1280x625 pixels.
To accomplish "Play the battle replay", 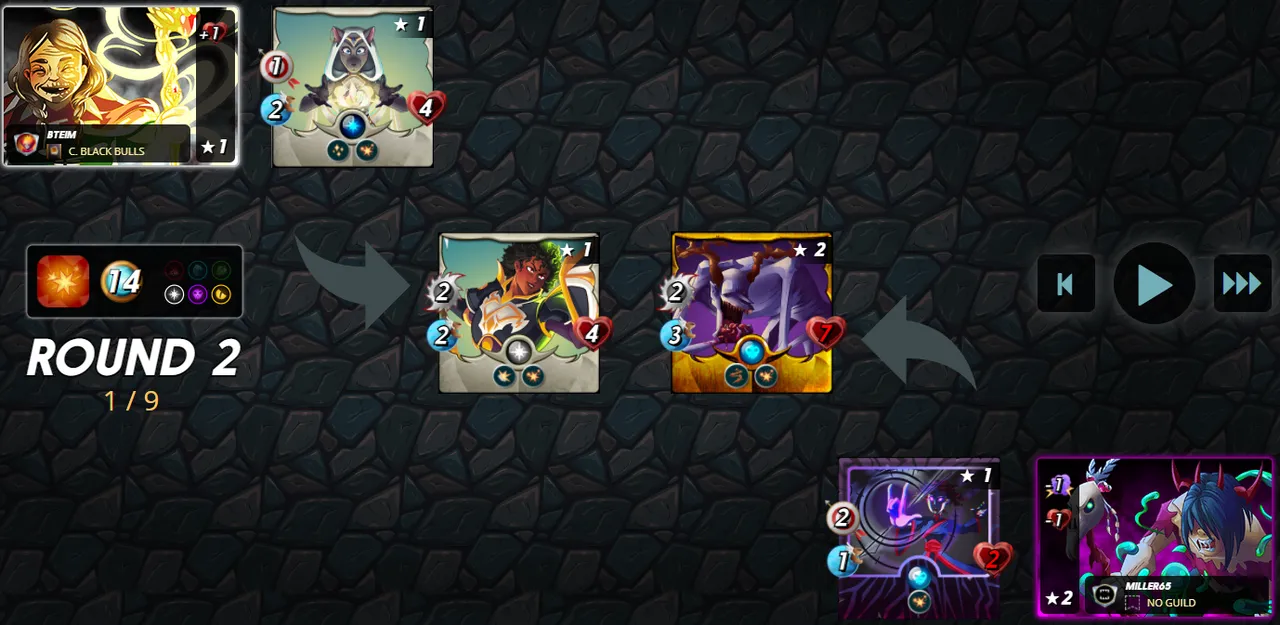I will [x=1154, y=284].
